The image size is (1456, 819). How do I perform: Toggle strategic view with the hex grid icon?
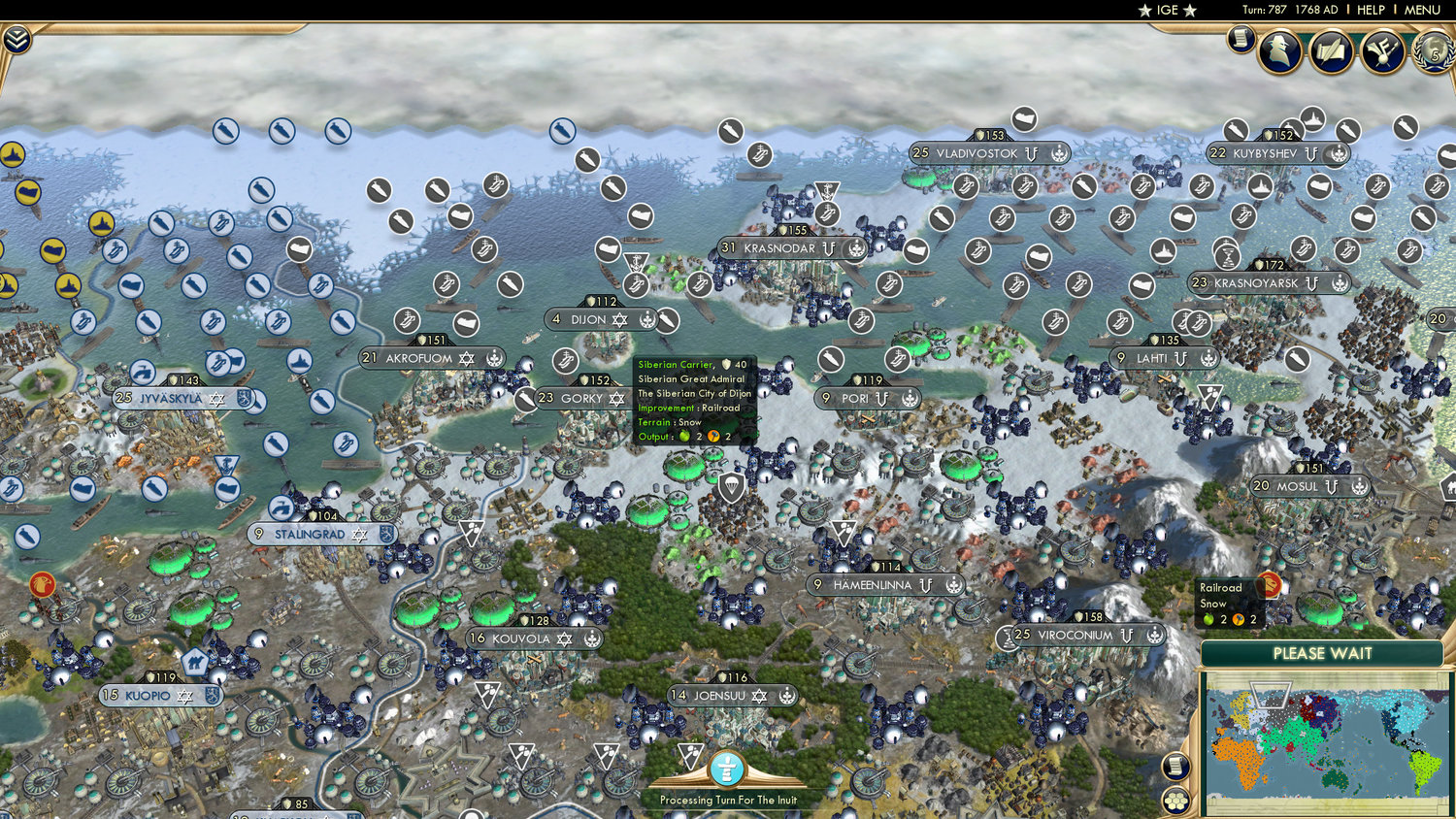point(1176,802)
